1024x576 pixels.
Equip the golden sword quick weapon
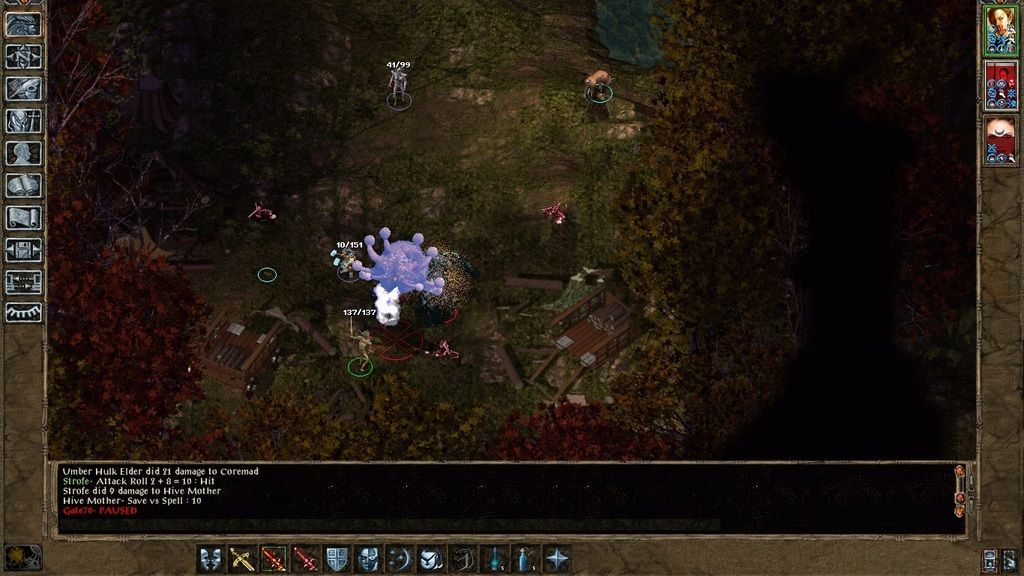click(x=243, y=559)
